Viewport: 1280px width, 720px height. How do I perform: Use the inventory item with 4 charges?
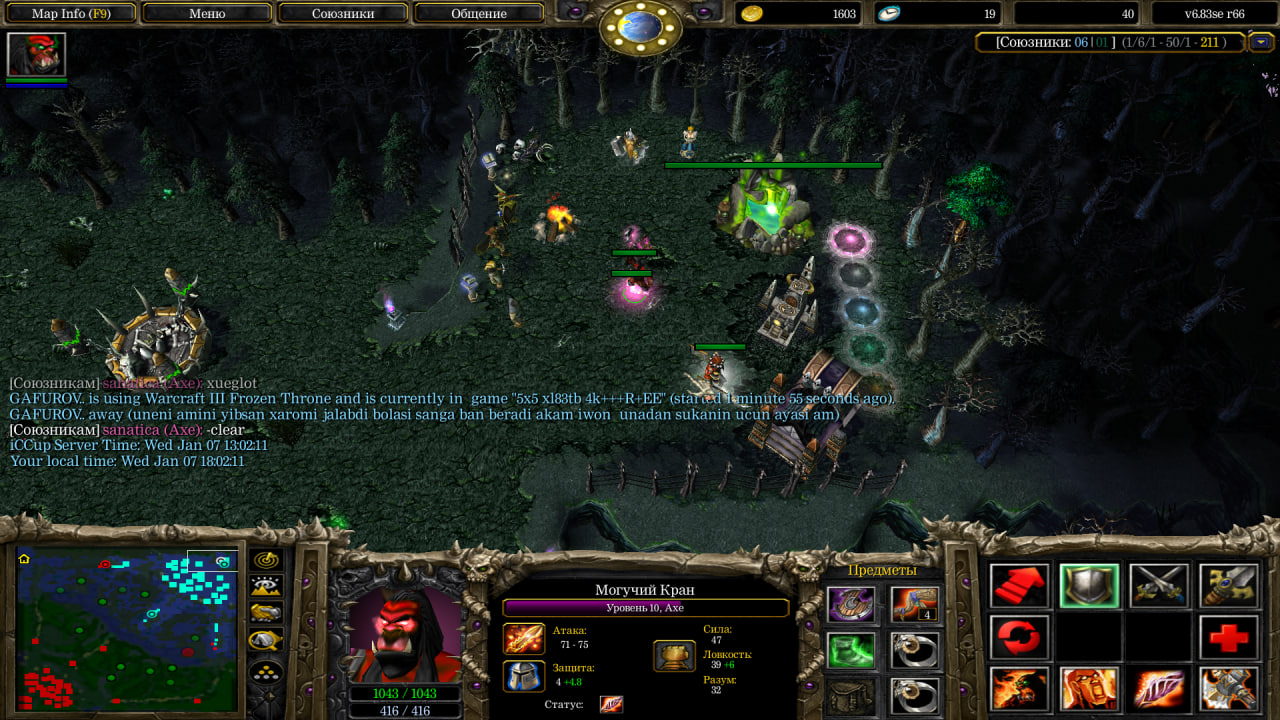coord(915,604)
